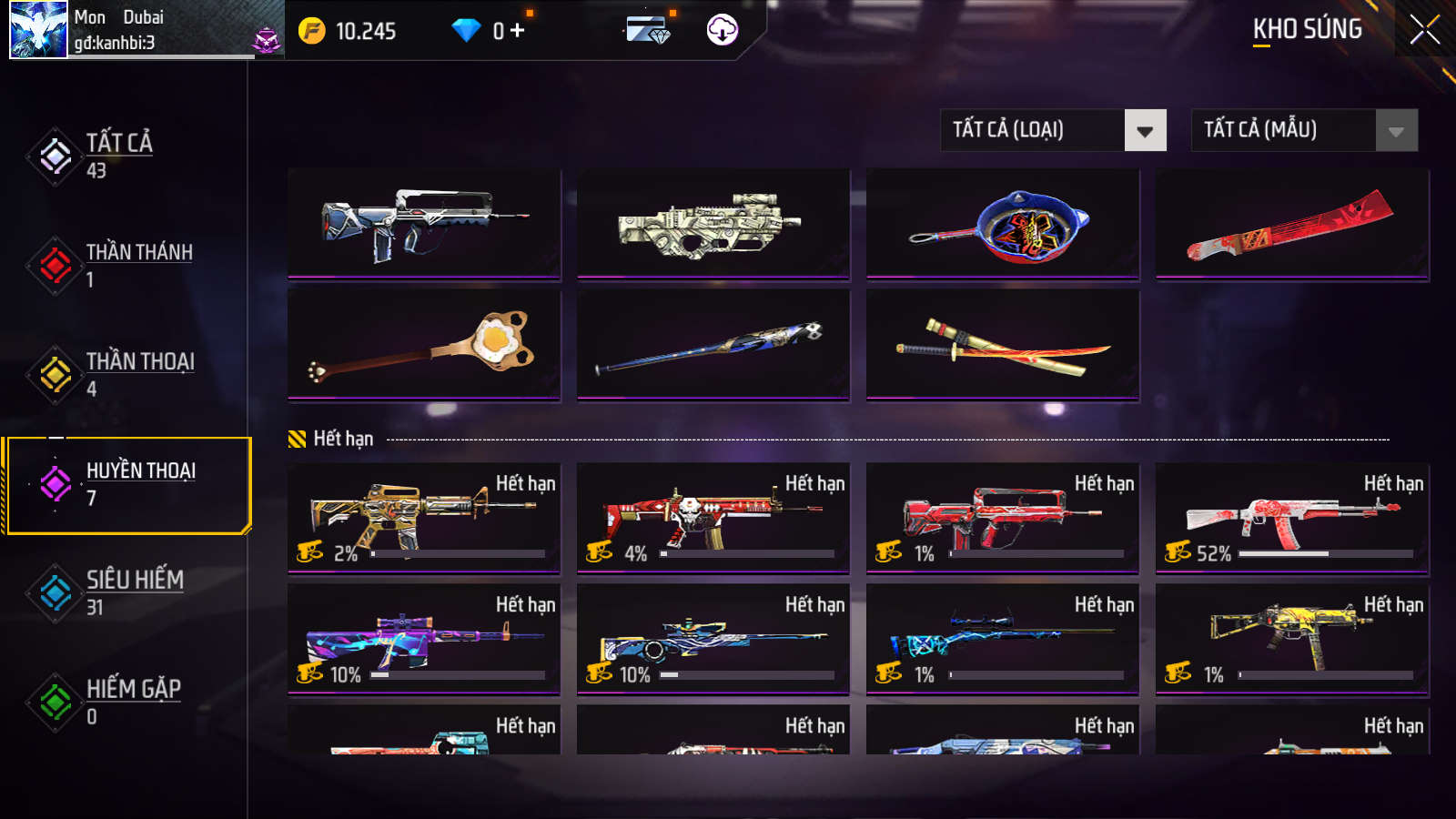Screen dimensions: 1456x819
Task: Open the card and diamond top-up icon
Action: 648,30
